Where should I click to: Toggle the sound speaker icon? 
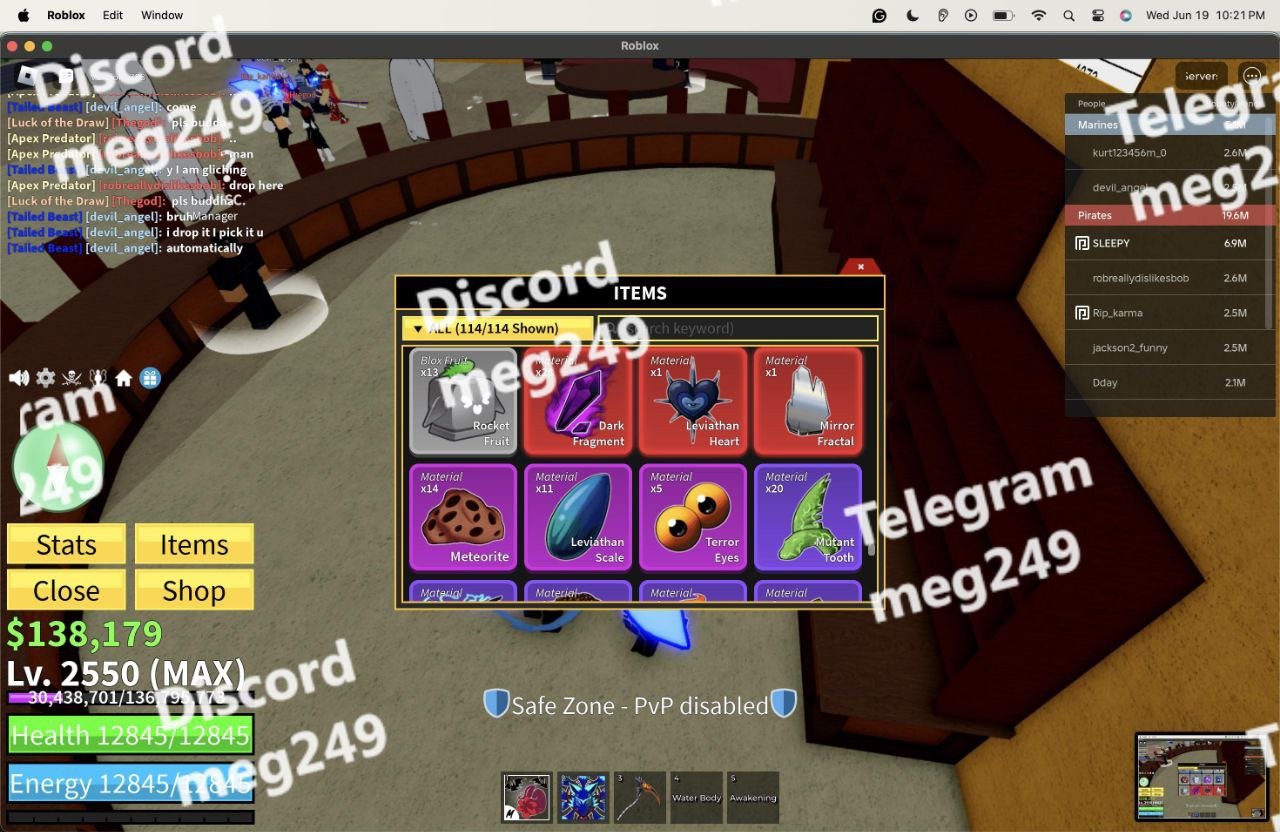click(x=18, y=378)
